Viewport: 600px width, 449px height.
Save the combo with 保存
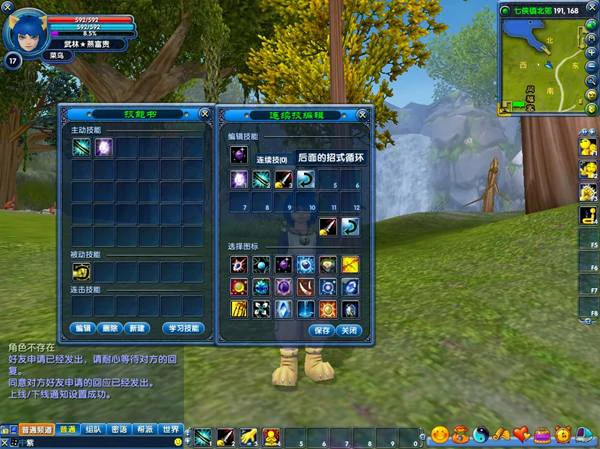click(321, 330)
